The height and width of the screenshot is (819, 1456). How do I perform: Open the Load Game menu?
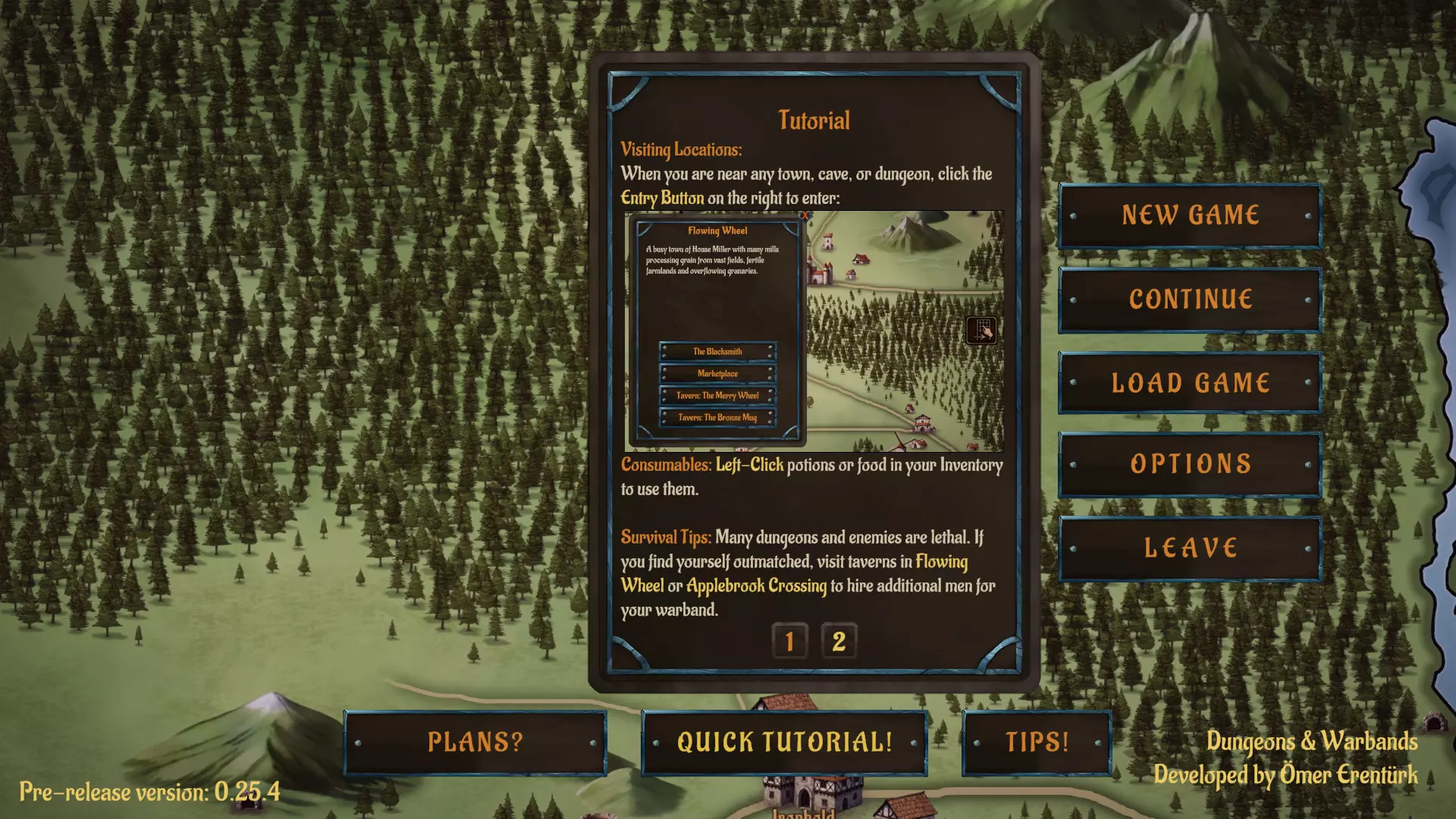1188,382
